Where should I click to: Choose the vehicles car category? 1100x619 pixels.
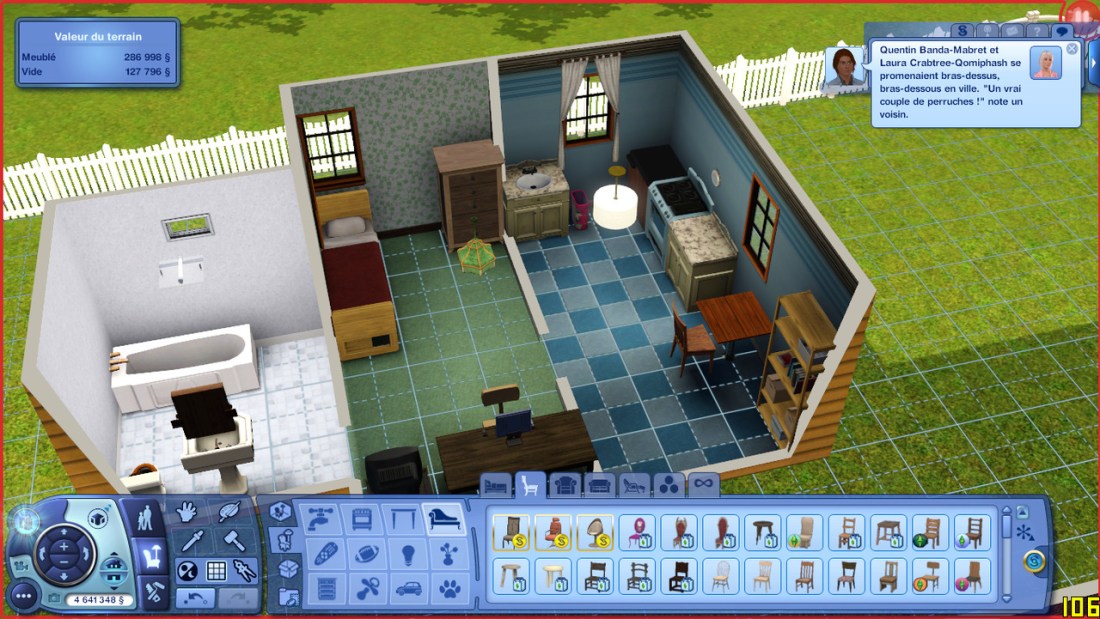point(407,588)
